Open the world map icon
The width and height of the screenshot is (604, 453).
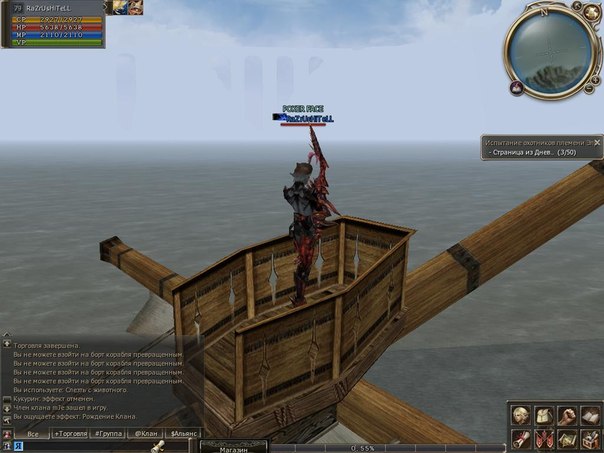[566, 438]
